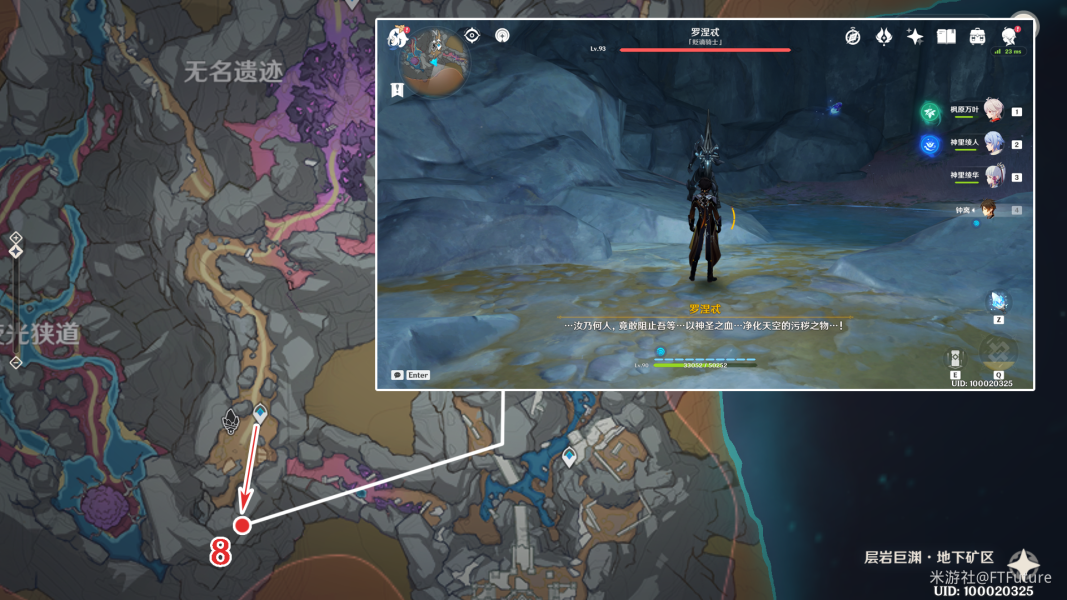
Task: Activate the elemental skill icon
Action: click(955, 358)
